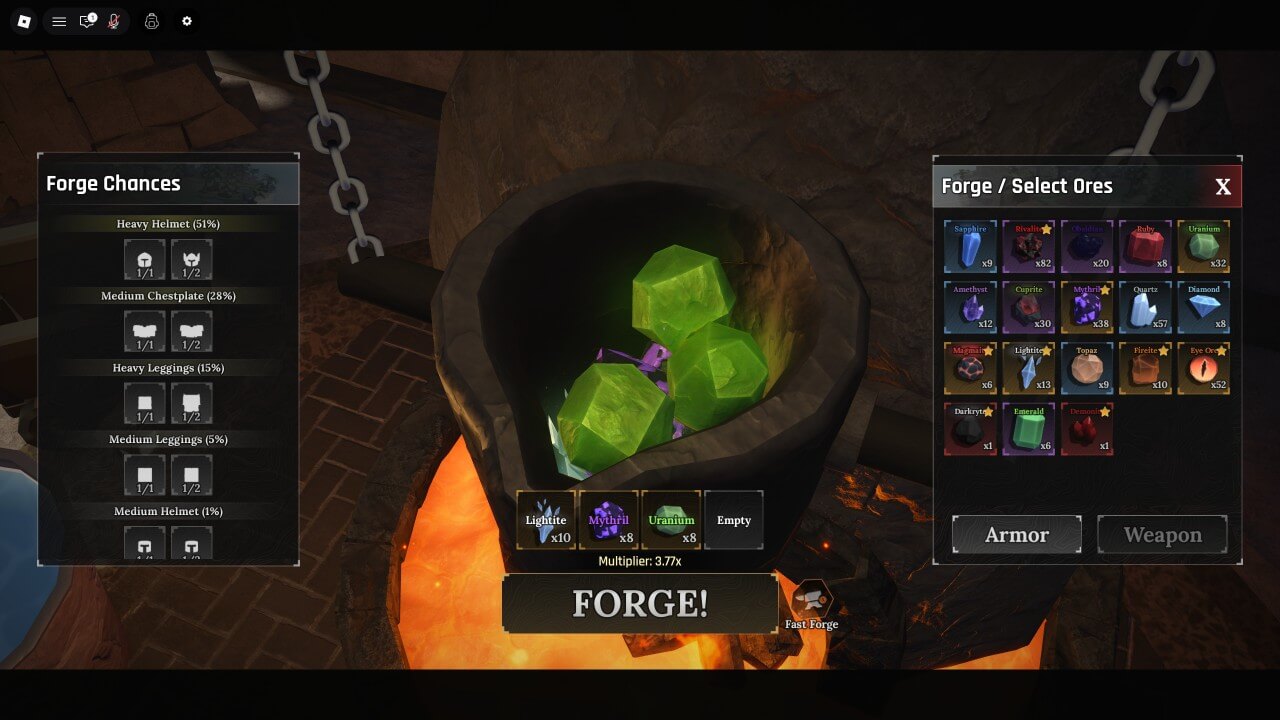Select the Ruby ore
The height and width of the screenshot is (720, 1280).
(x=1145, y=247)
